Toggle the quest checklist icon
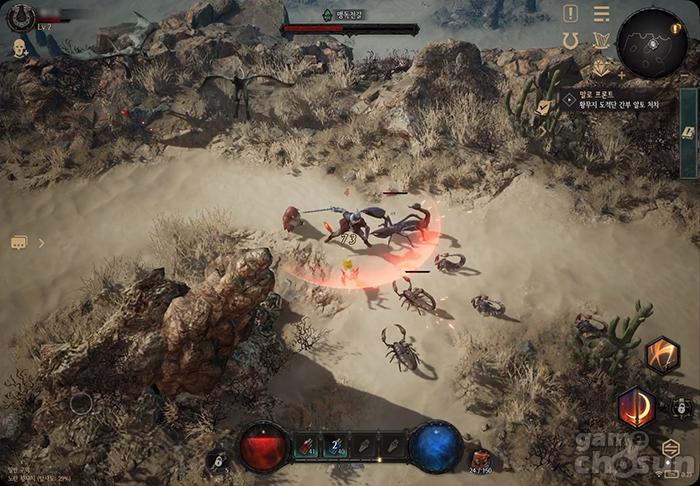Image resolution: width=700 pixels, height=486 pixels. (543, 105)
